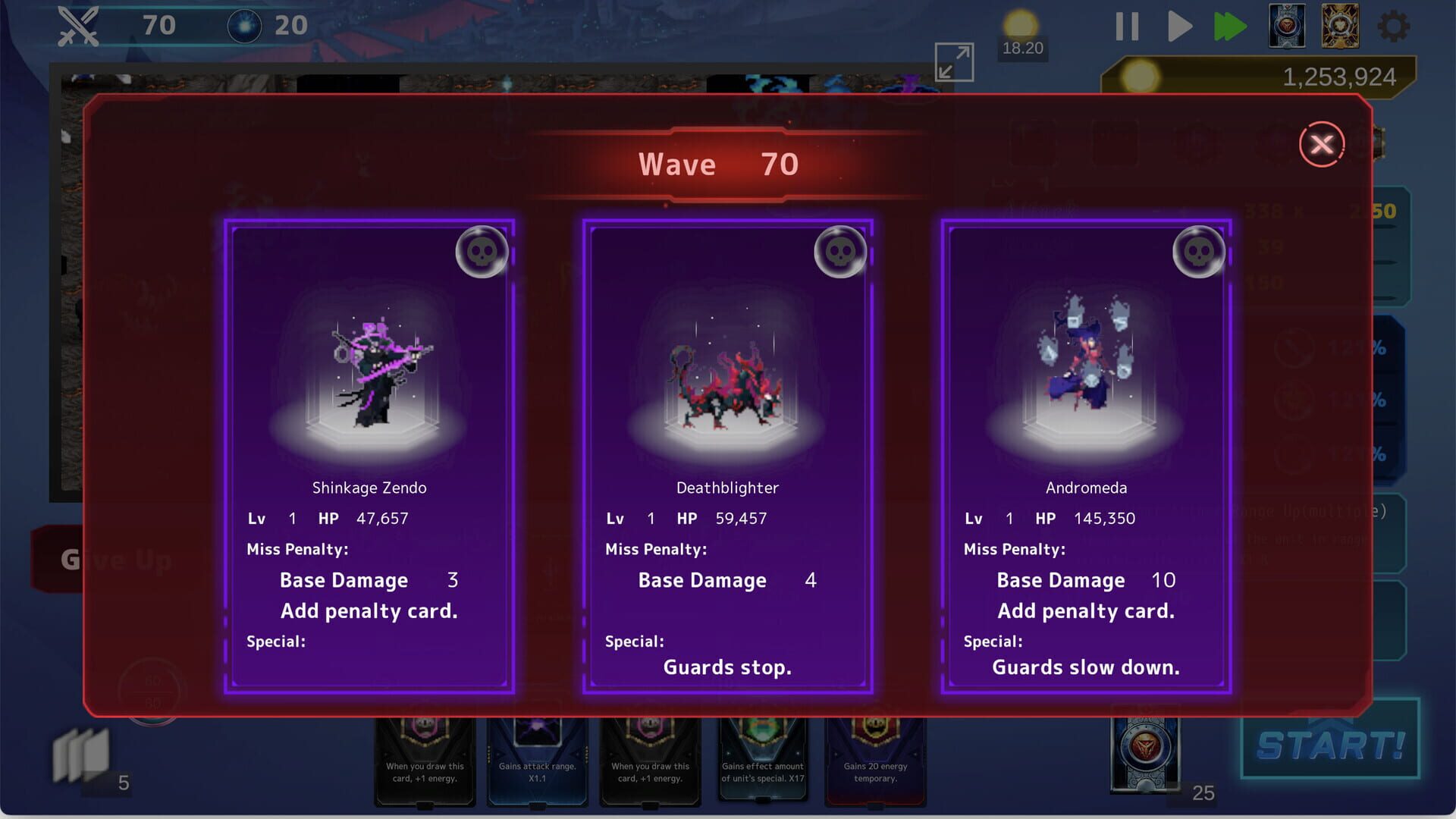Click the skull badge on Shinkage Zendo's card

(x=483, y=251)
